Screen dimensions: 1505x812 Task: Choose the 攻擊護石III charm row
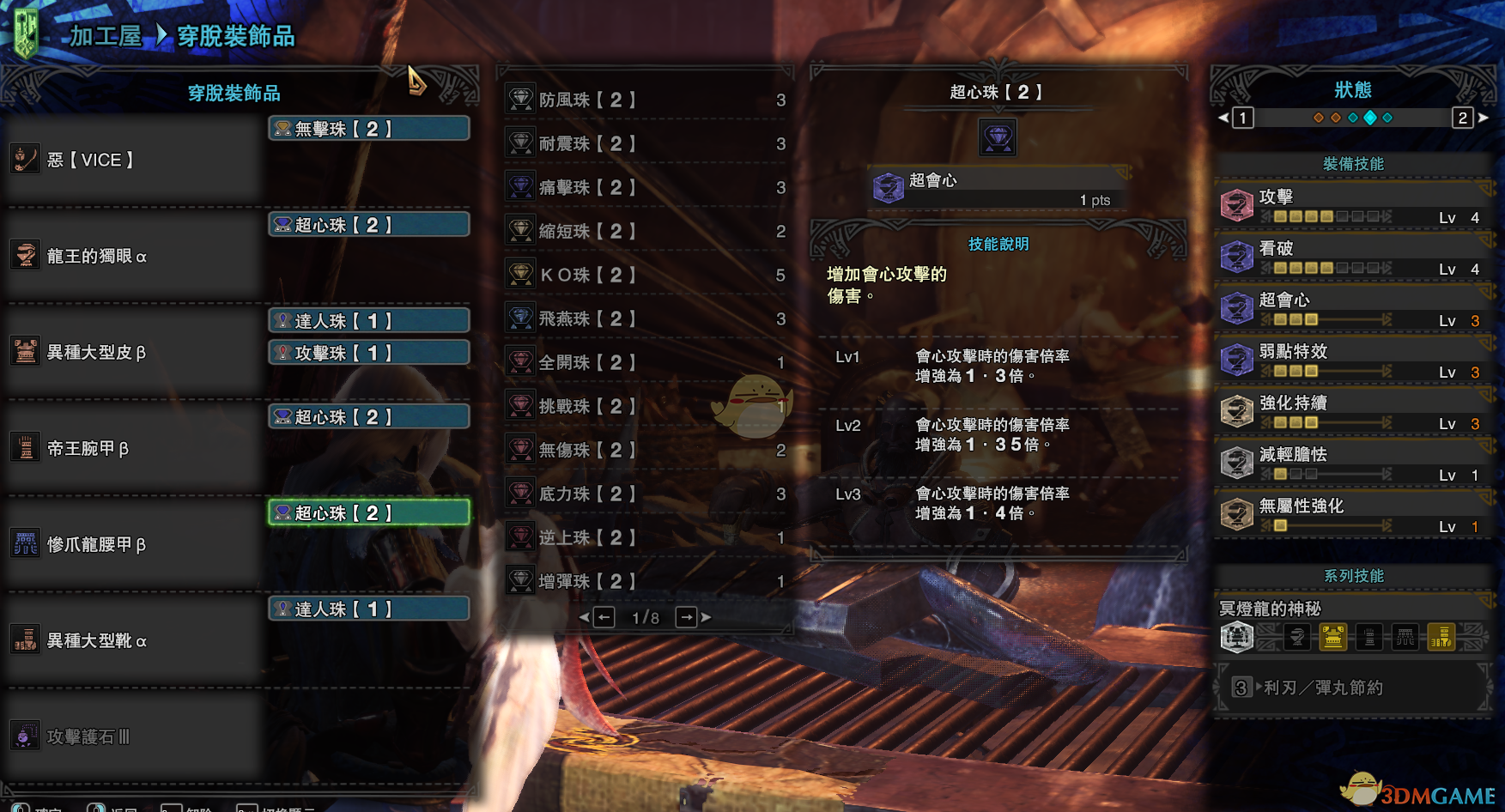133,736
